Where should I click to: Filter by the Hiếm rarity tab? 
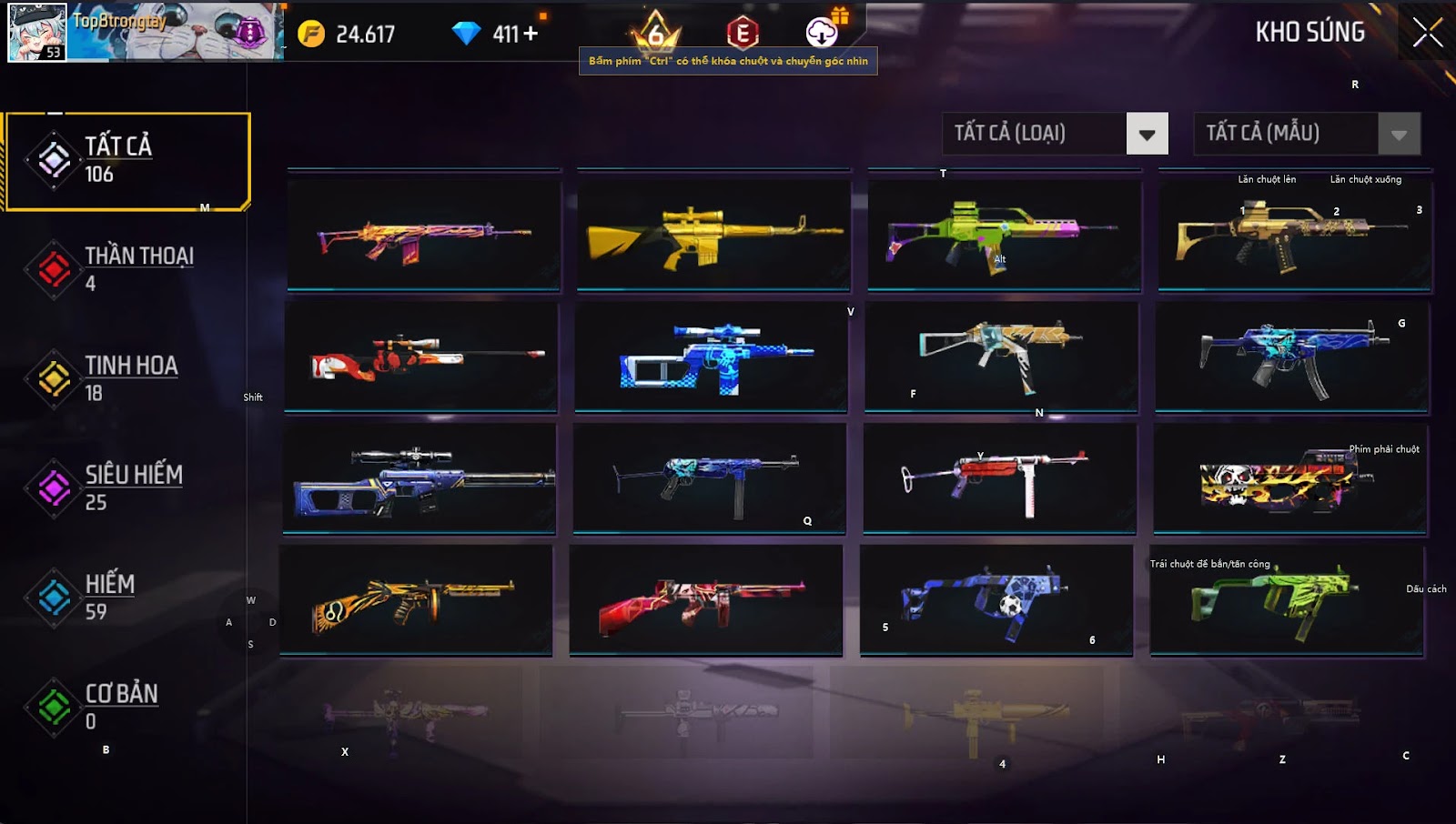coord(127,597)
